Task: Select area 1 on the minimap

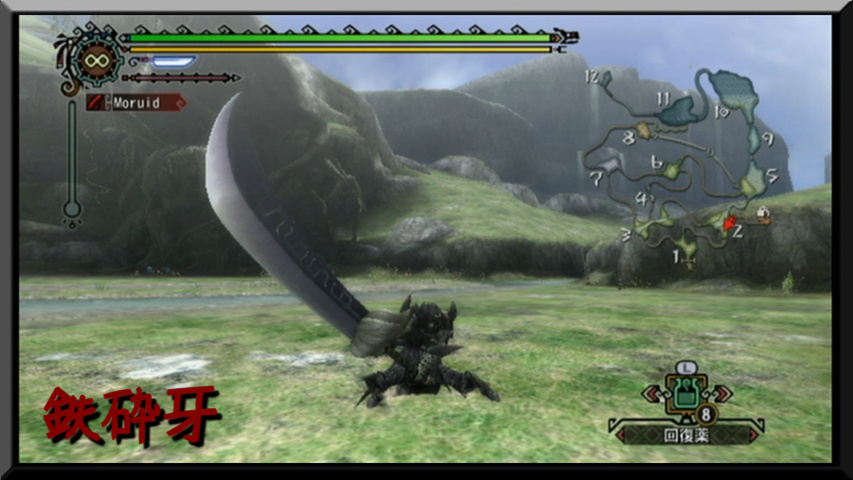Action: coord(677,257)
